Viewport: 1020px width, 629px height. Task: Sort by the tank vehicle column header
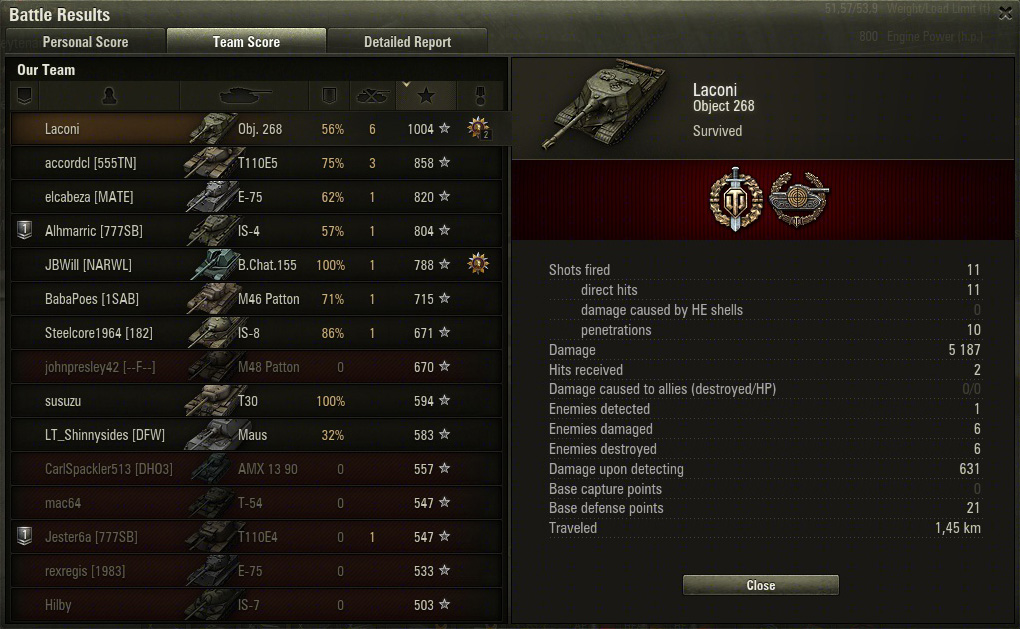245,96
